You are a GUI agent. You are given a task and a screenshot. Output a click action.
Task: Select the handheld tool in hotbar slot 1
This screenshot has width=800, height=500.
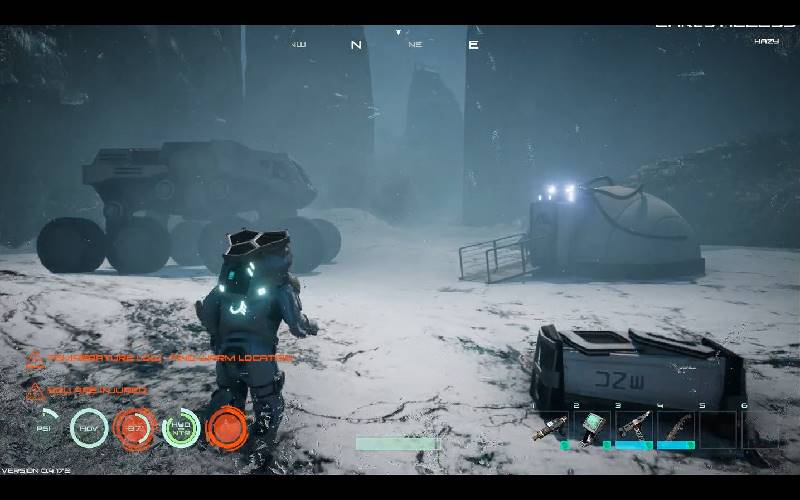click(x=548, y=428)
